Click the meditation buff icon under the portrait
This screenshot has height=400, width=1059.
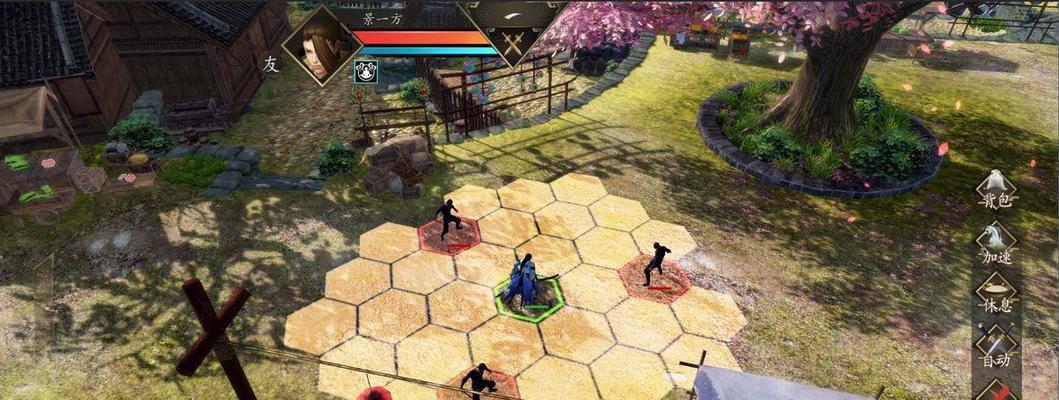tap(365, 71)
